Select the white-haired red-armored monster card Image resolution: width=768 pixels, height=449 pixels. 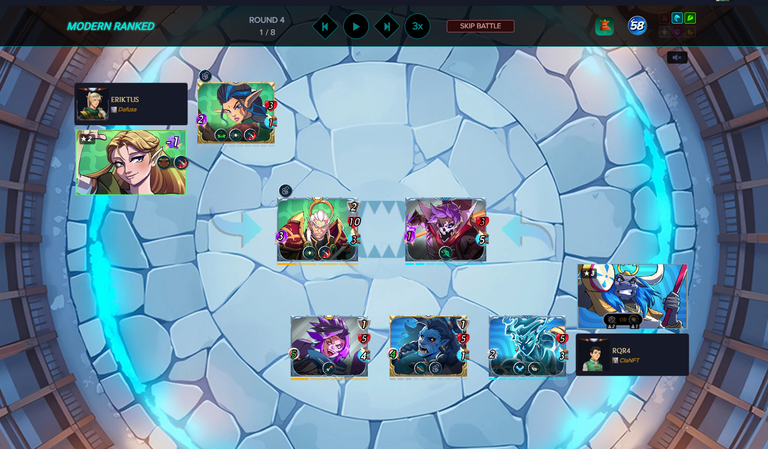[317, 230]
